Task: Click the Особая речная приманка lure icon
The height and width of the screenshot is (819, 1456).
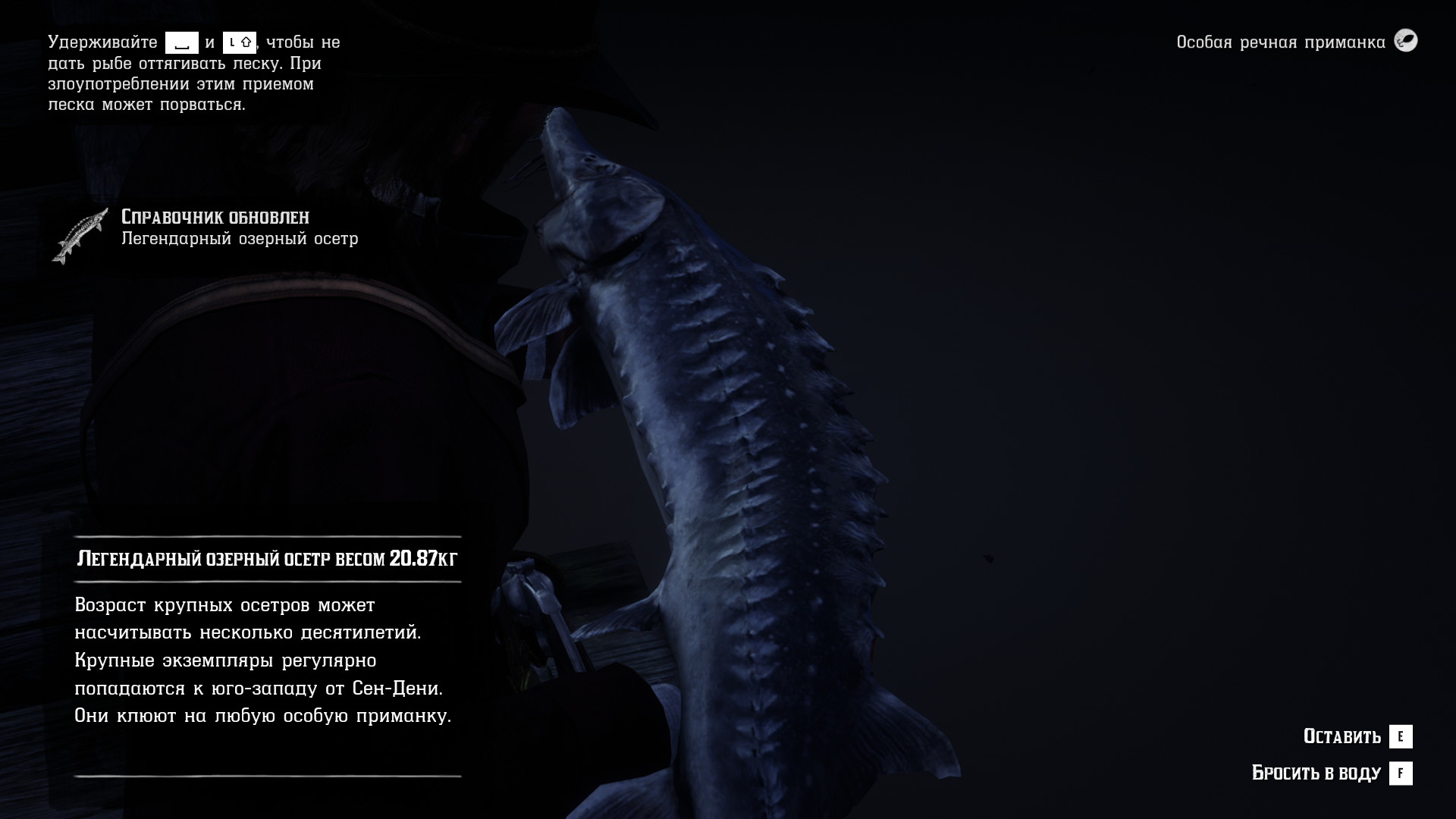Action: pos(1406,41)
